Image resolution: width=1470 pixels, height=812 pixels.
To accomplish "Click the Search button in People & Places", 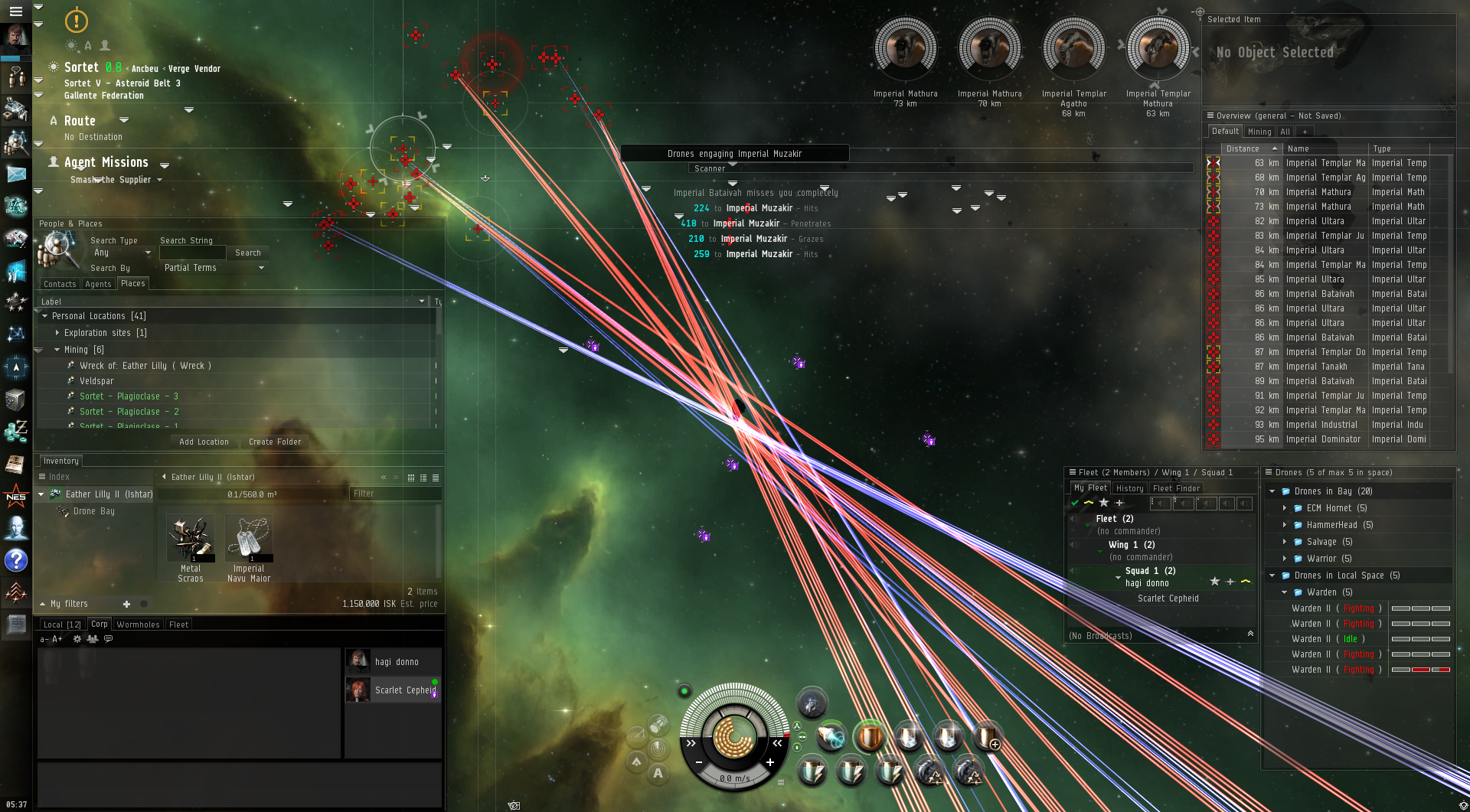I will pos(247,253).
